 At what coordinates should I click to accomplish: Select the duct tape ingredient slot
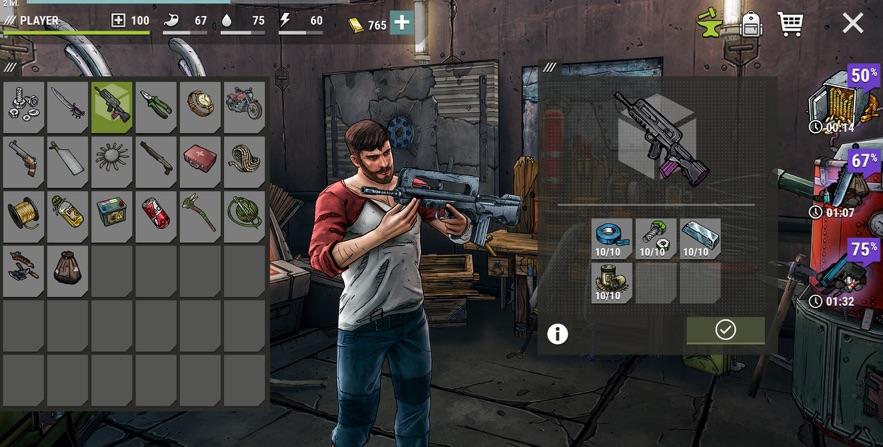tap(612, 239)
